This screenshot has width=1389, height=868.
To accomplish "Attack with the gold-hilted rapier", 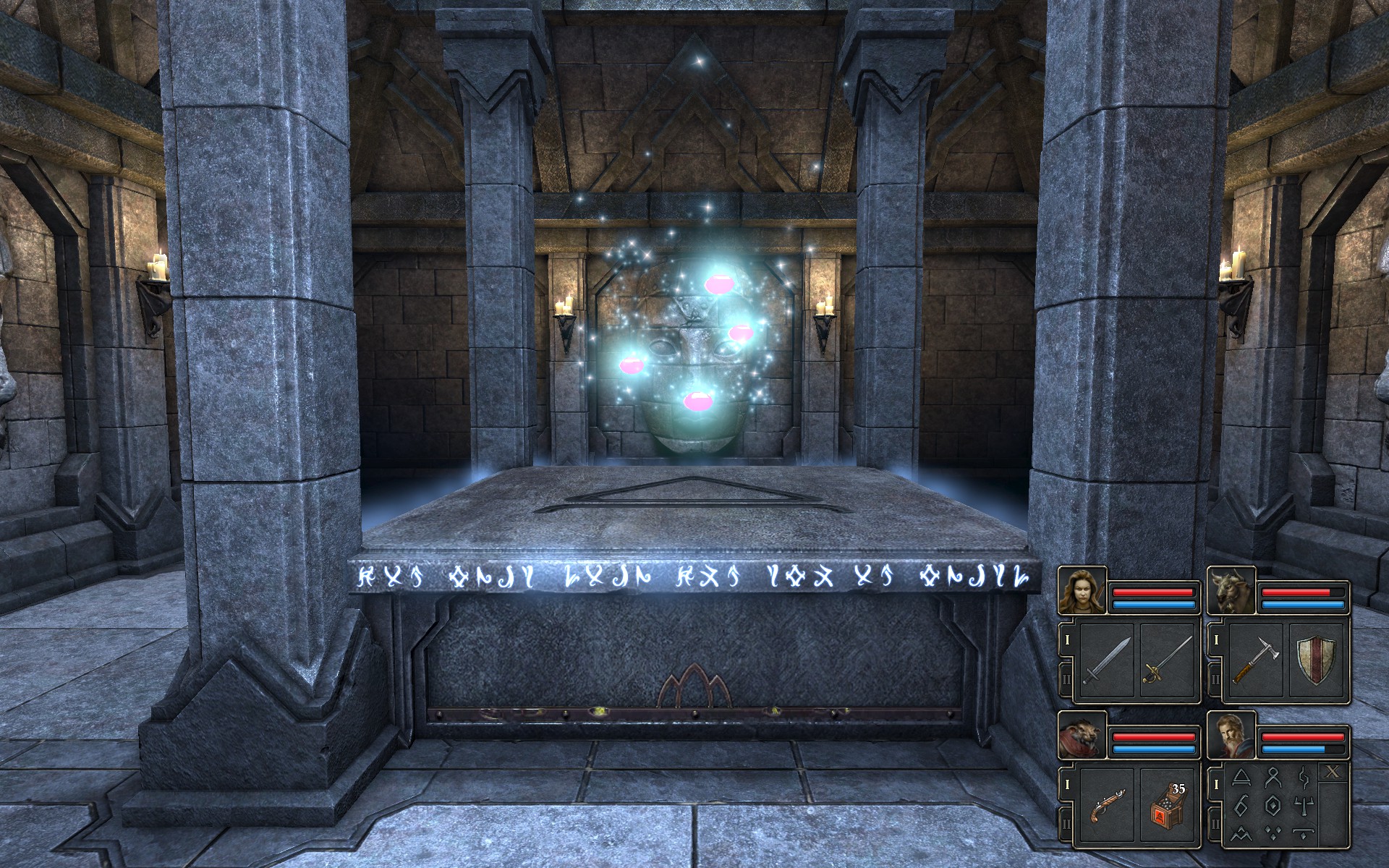I will pyautogui.click(x=1167, y=660).
